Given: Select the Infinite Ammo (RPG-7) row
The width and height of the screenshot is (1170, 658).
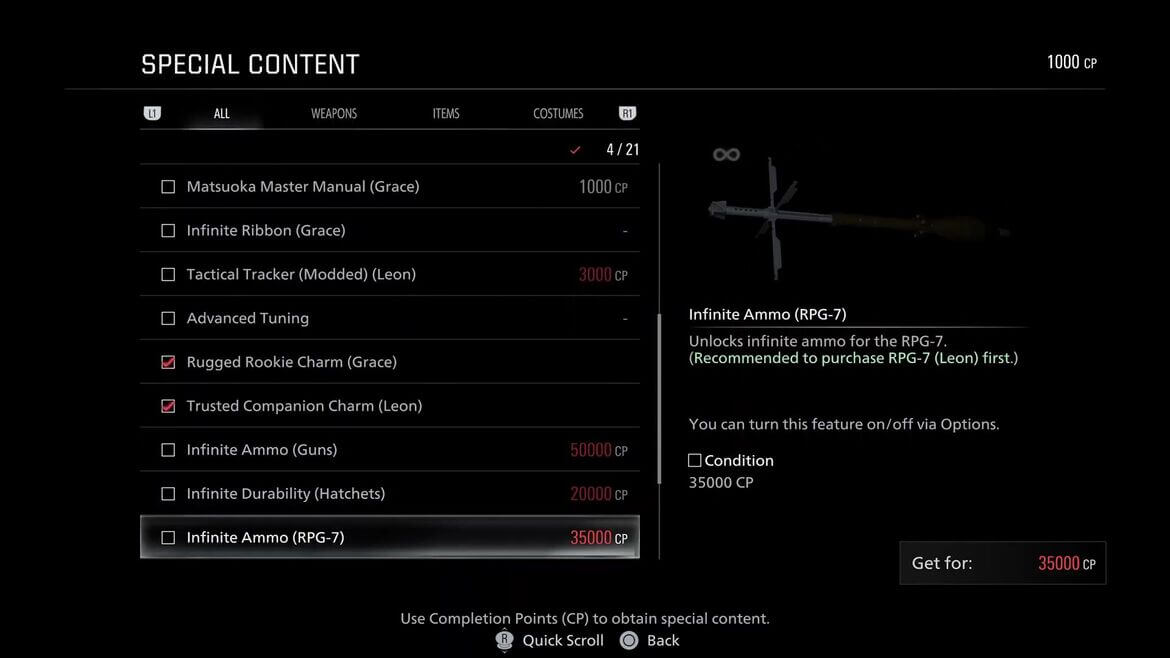Looking at the screenshot, I should click(389, 538).
